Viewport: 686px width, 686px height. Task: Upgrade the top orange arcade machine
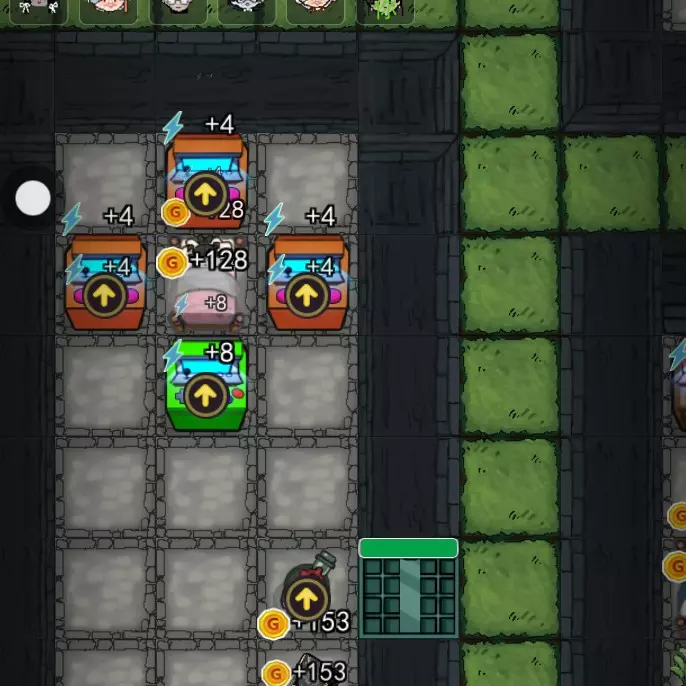coord(205,196)
